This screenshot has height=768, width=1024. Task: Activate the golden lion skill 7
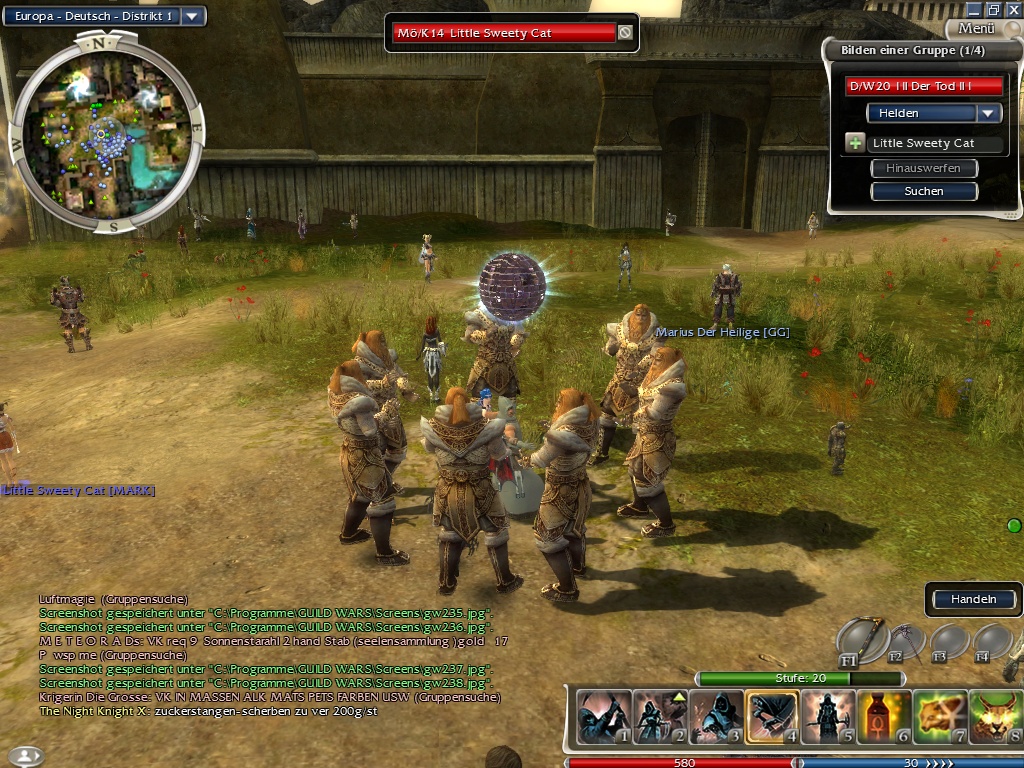click(x=940, y=717)
